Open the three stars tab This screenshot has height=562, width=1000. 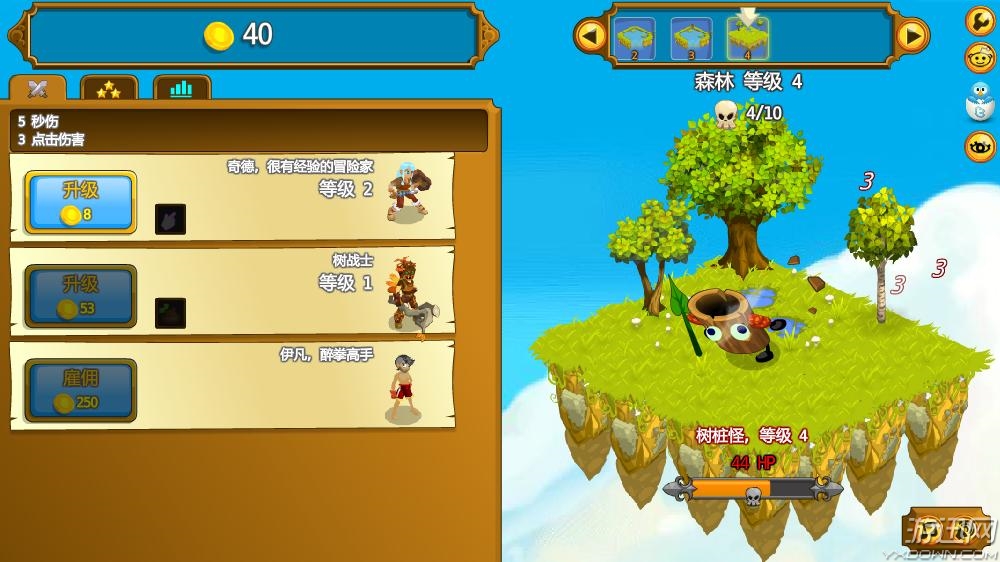point(108,89)
